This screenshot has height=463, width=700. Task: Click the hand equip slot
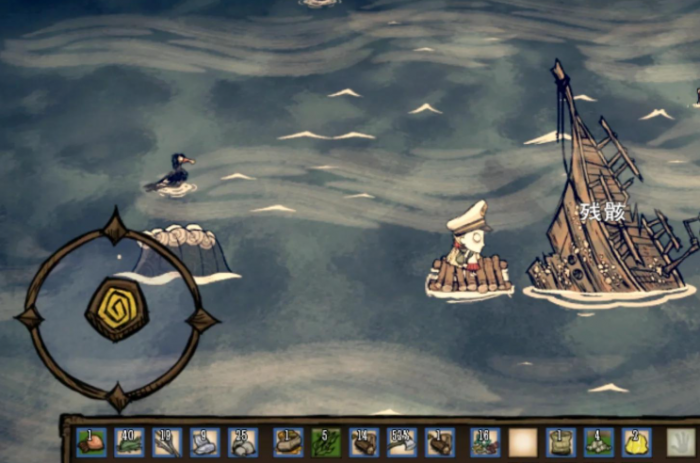682,441
